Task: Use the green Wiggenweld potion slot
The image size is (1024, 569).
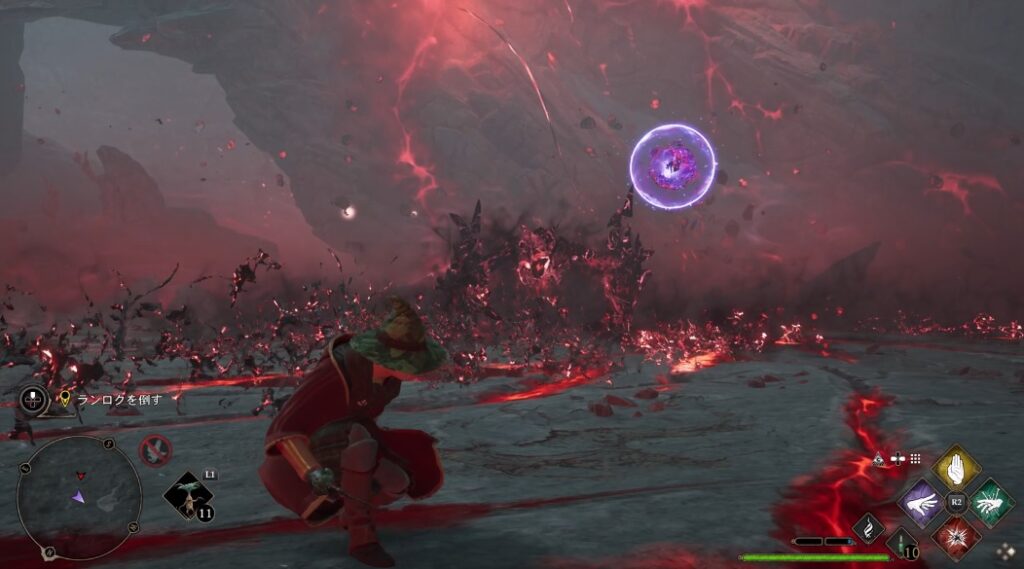Action: click(x=903, y=545)
